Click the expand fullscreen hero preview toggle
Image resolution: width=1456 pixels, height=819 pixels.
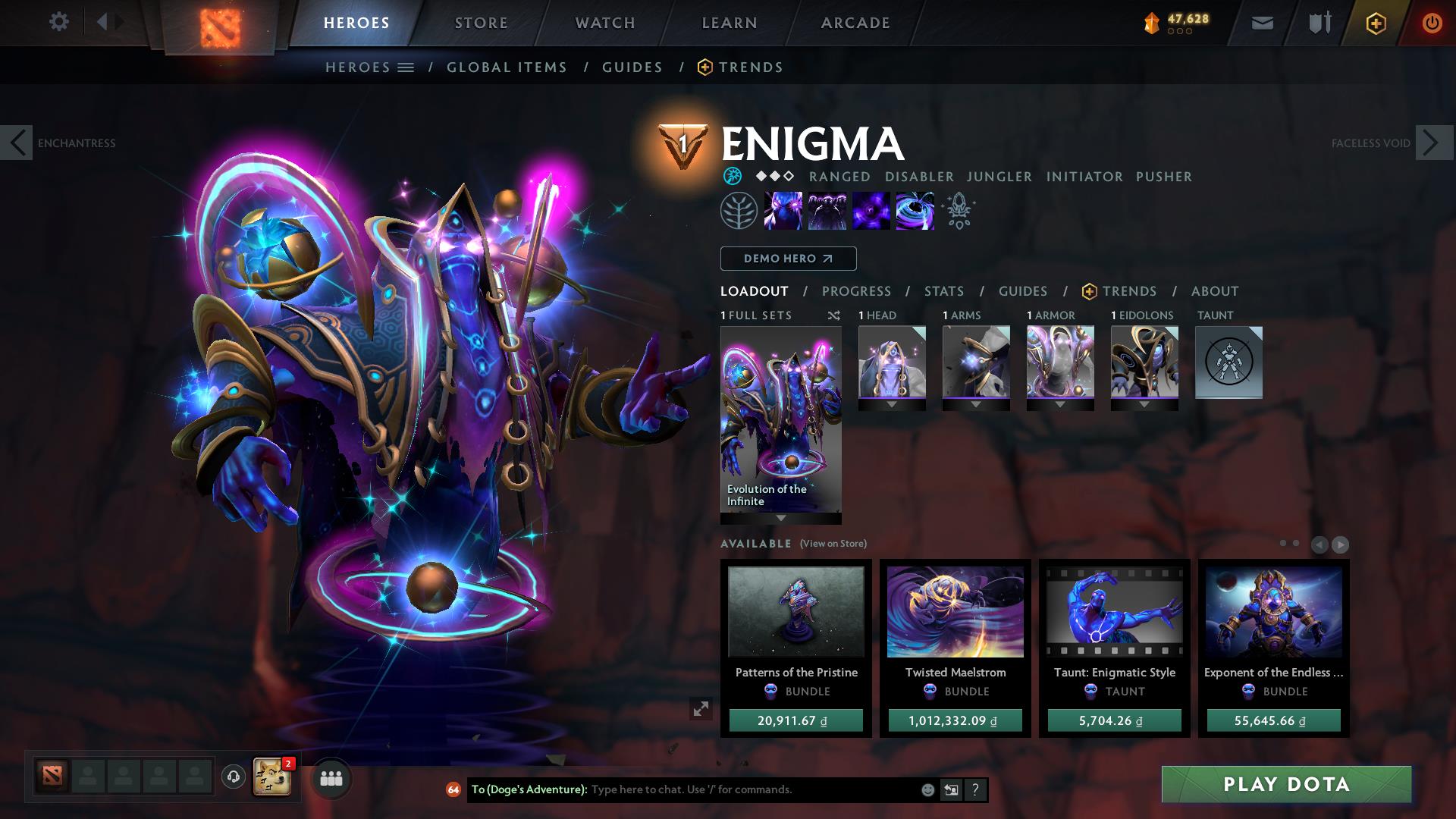click(701, 710)
